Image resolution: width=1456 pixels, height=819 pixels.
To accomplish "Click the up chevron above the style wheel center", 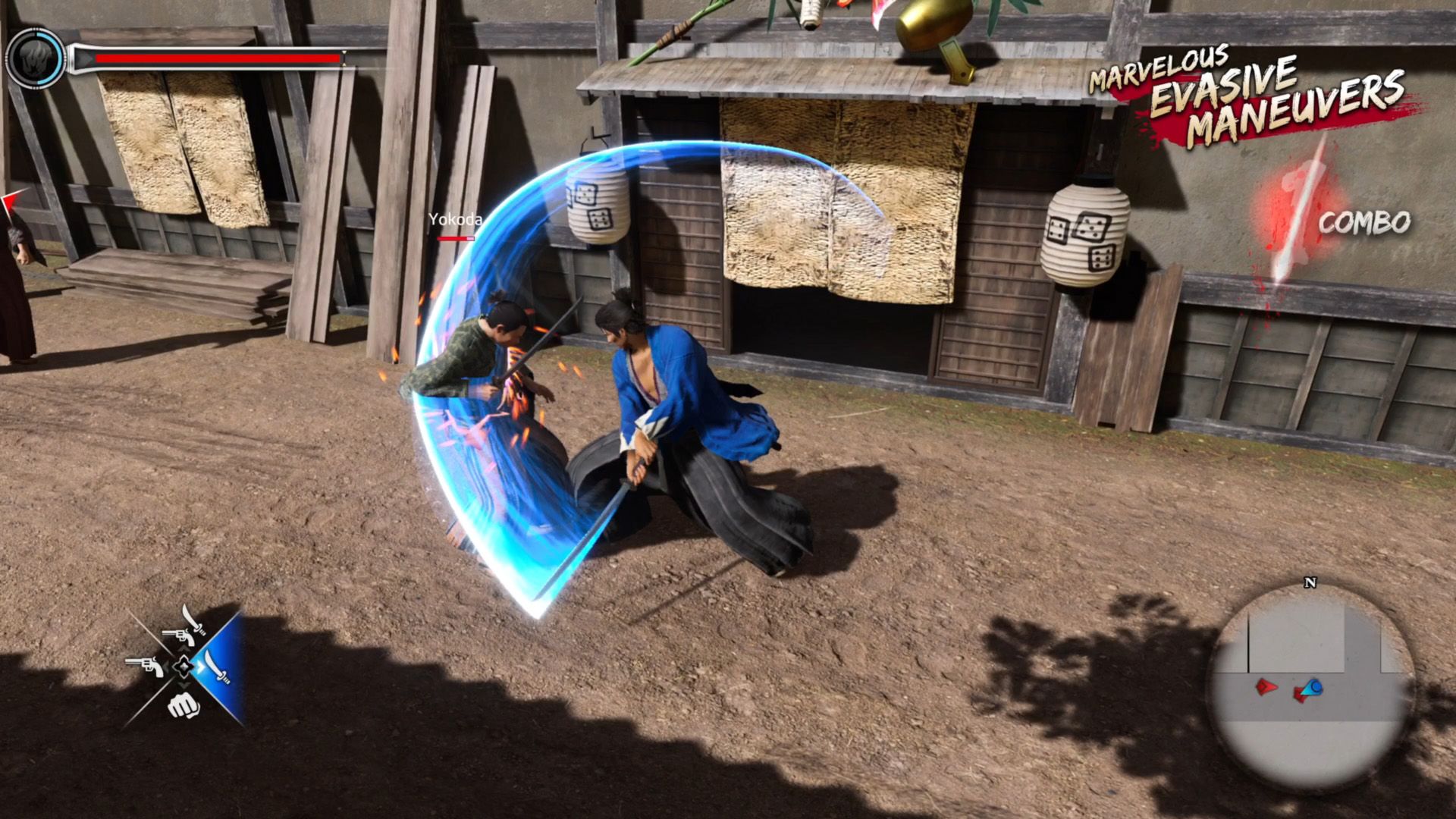I will pyautogui.click(x=184, y=648).
